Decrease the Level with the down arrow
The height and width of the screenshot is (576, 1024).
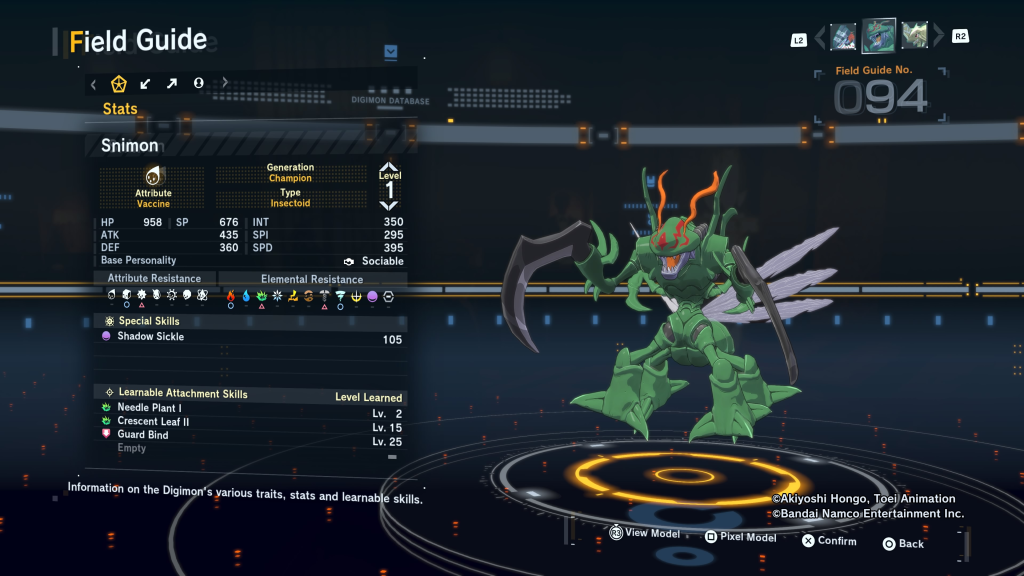click(x=389, y=205)
